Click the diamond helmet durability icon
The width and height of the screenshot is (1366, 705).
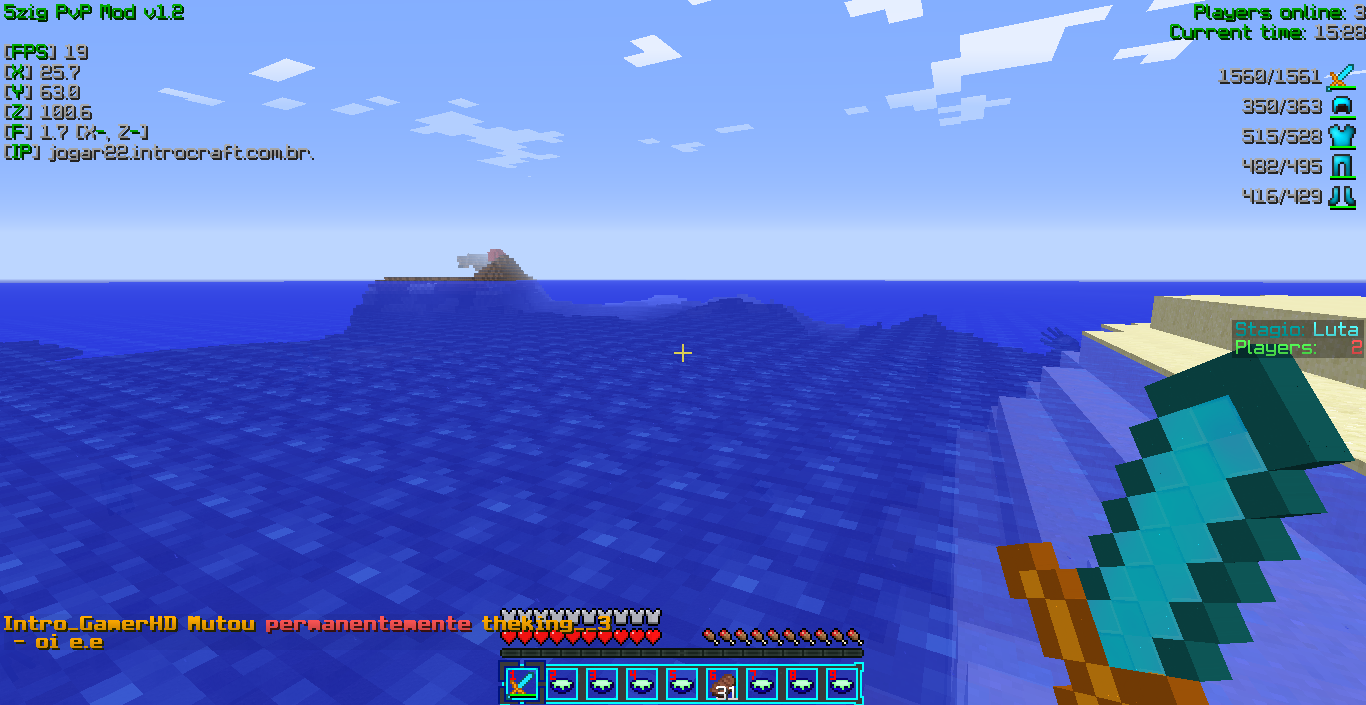pos(1341,107)
